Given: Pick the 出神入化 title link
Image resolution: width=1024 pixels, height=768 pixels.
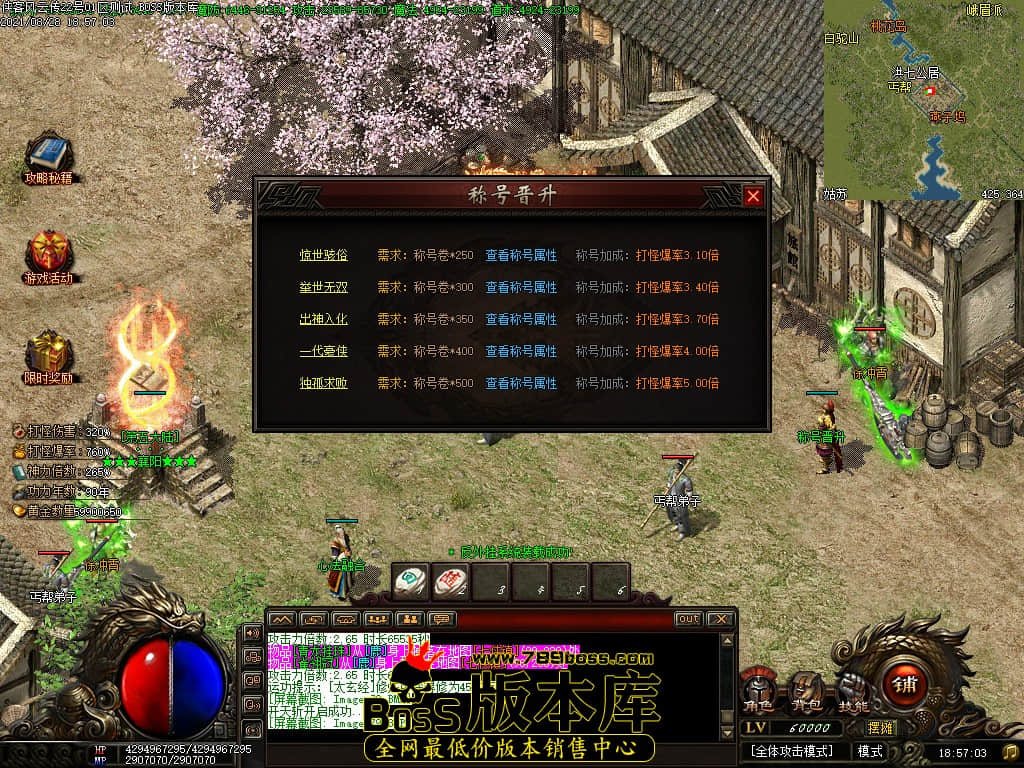Looking at the screenshot, I should [323, 319].
